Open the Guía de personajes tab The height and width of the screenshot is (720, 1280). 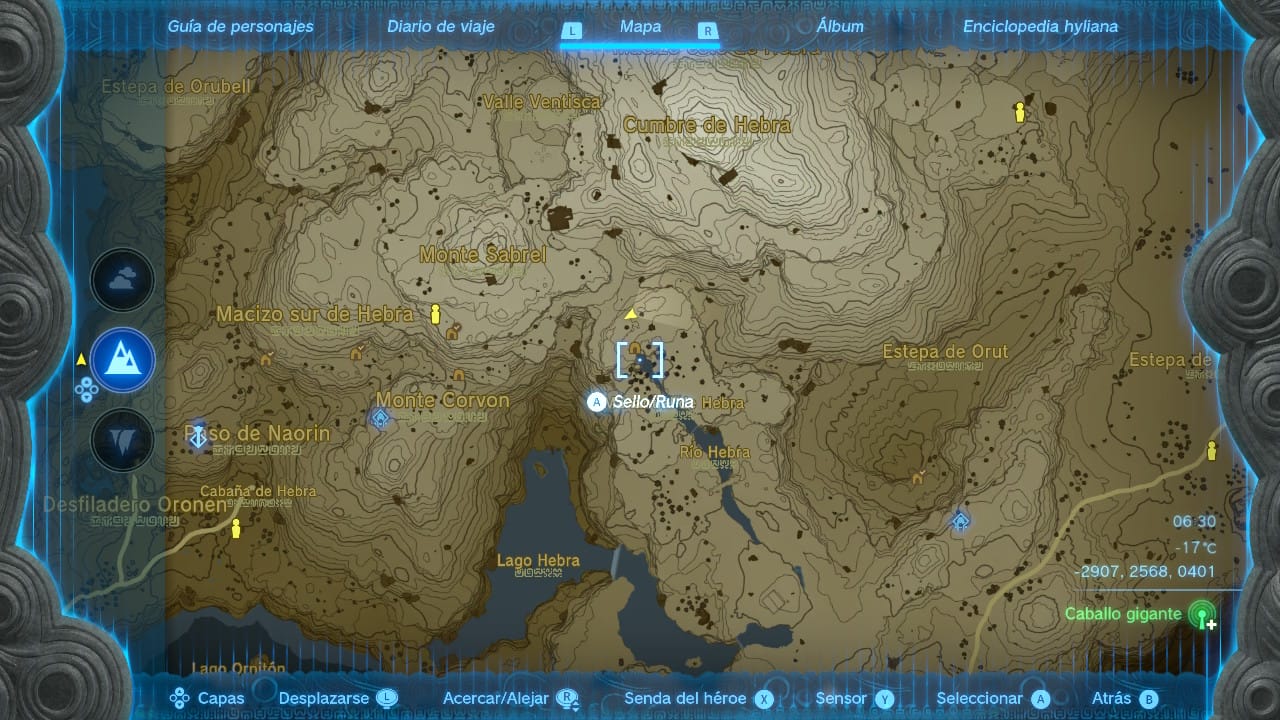point(240,27)
